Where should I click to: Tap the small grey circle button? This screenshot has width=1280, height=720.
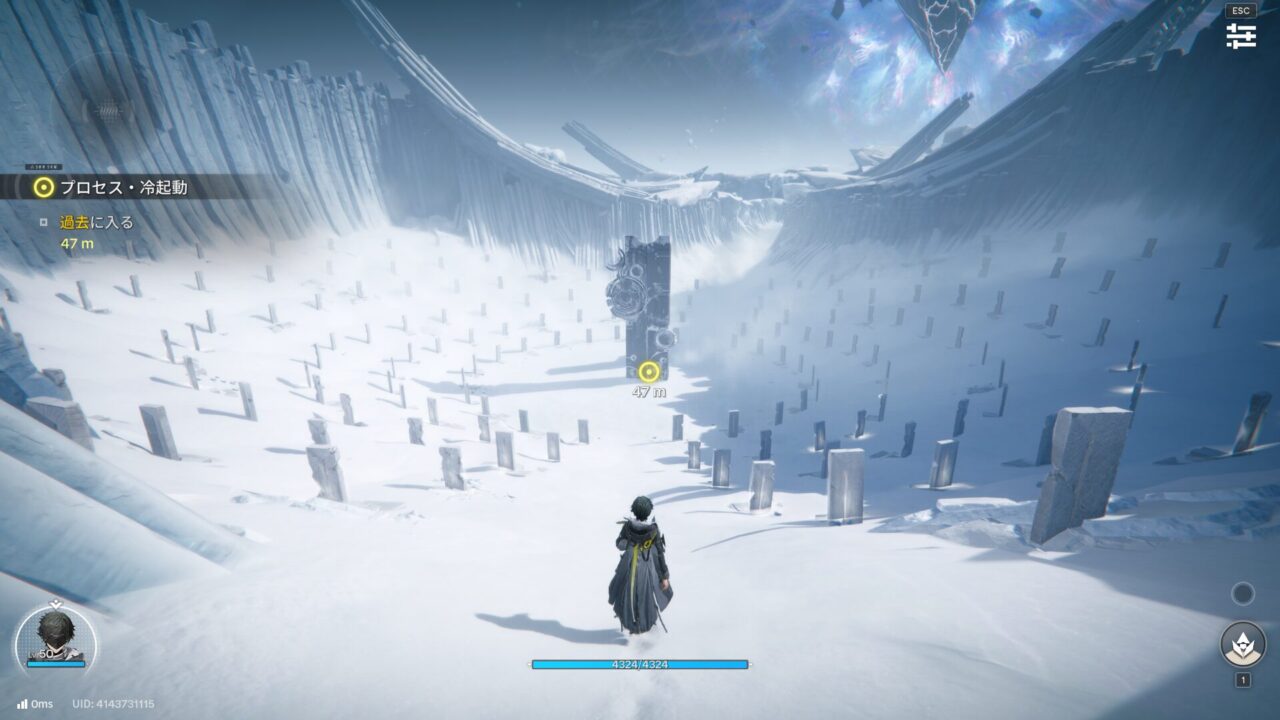point(1243,594)
